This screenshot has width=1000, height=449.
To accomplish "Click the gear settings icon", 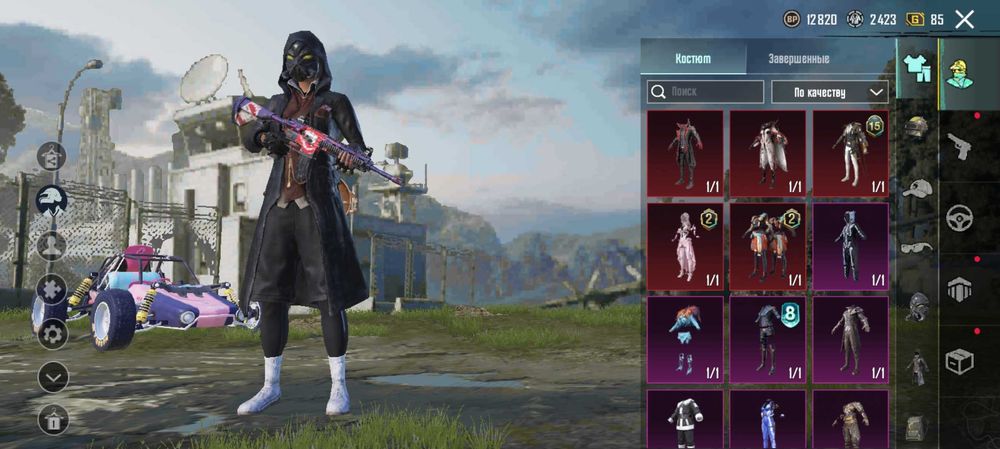I will click(x=52, y=333).
